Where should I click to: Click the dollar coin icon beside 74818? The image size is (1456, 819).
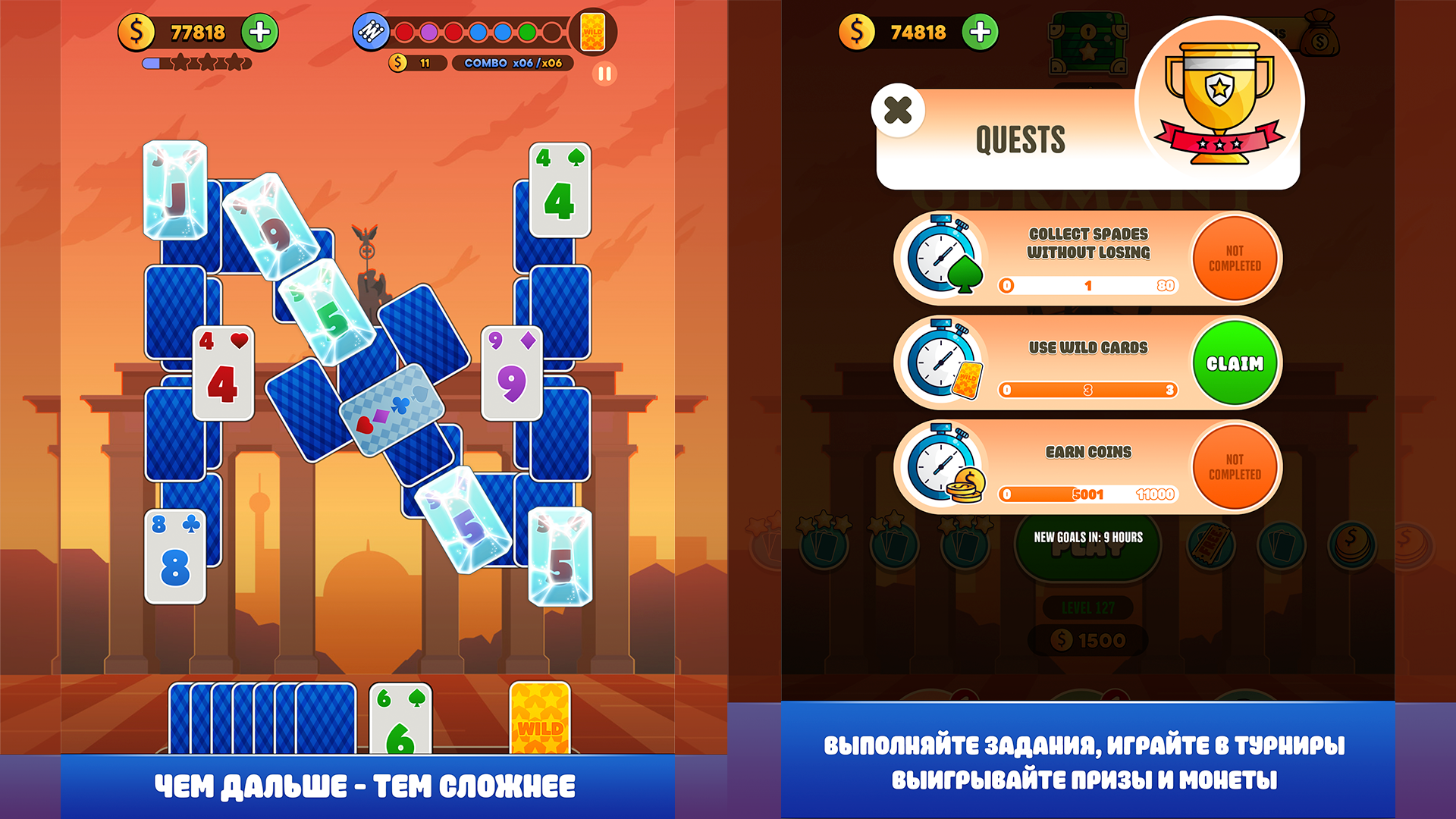(857, 33)
